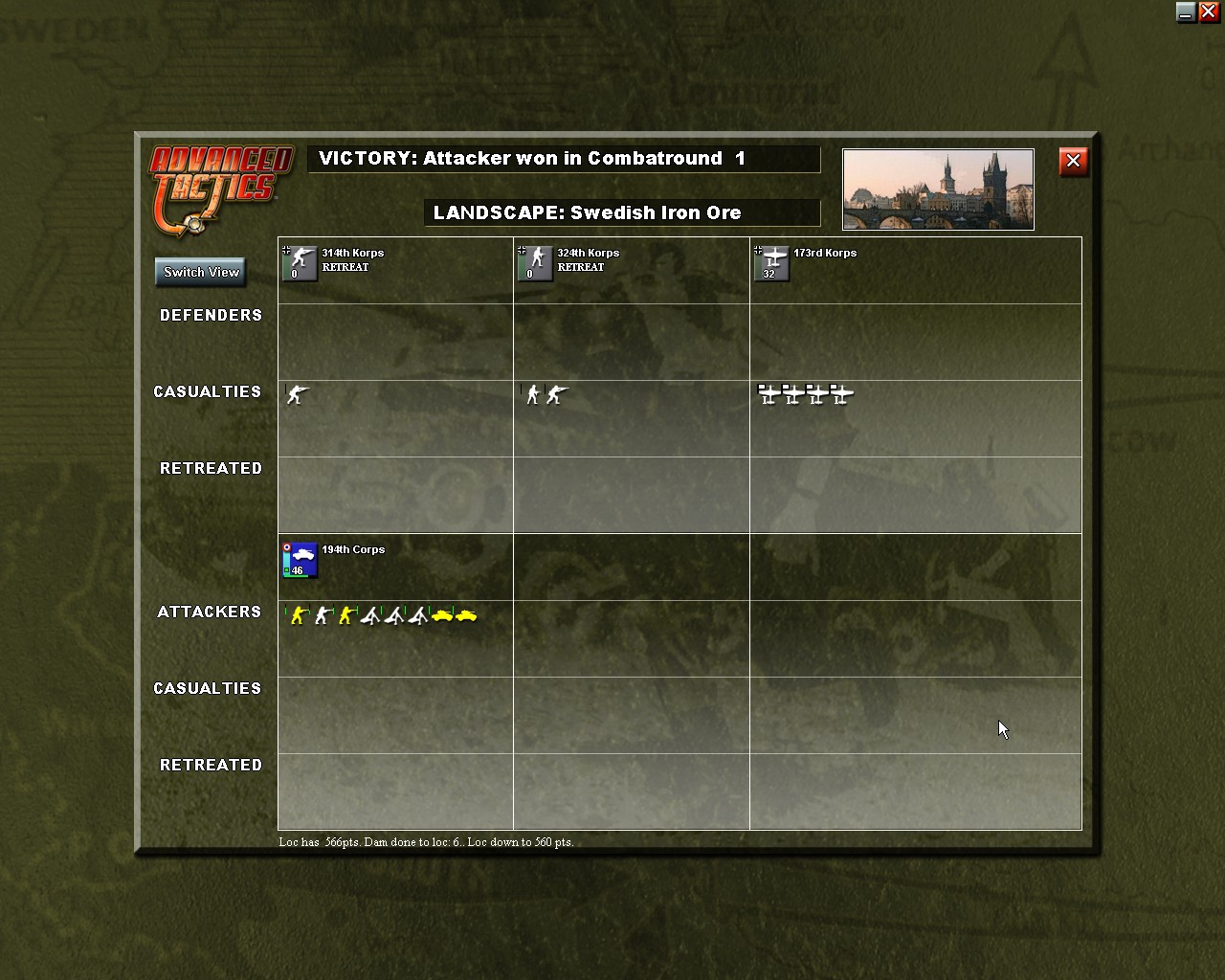This screenshot has width=1225, height=980.
Task: Select the first destroyed bomber of 173rd Korps
Action: [768, 393]
